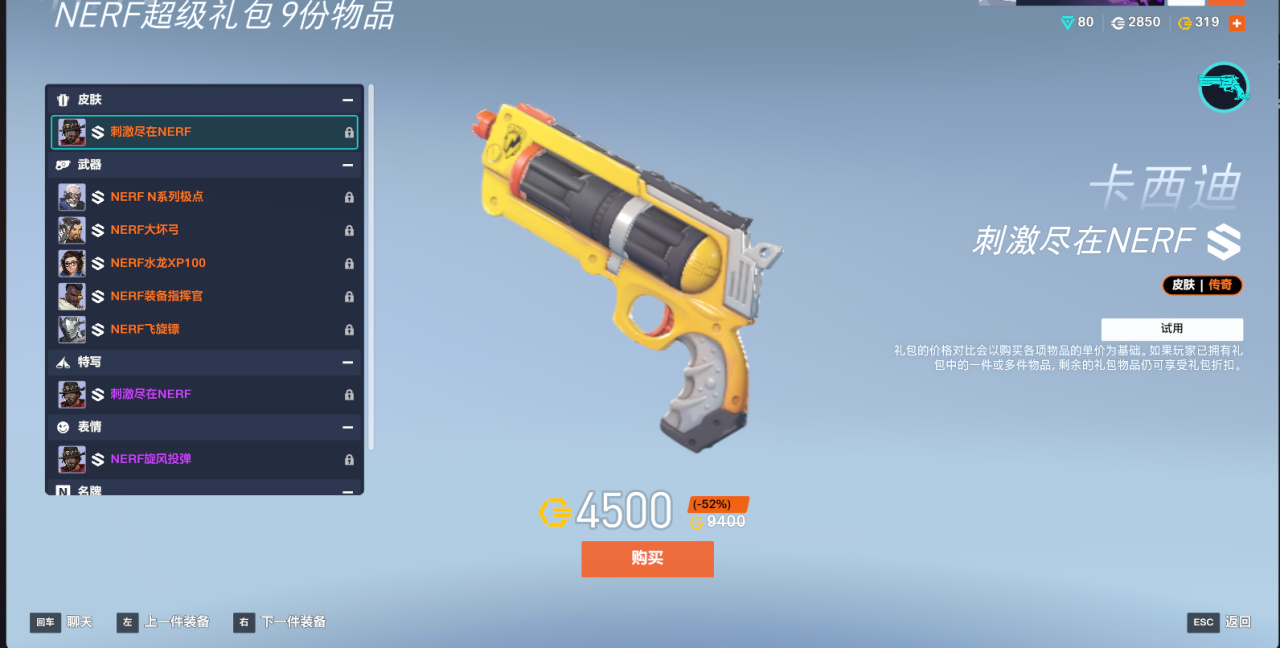Click the round revolver weapon icon
This screenshot has width=1280, height=648.
coord(1224,87)
